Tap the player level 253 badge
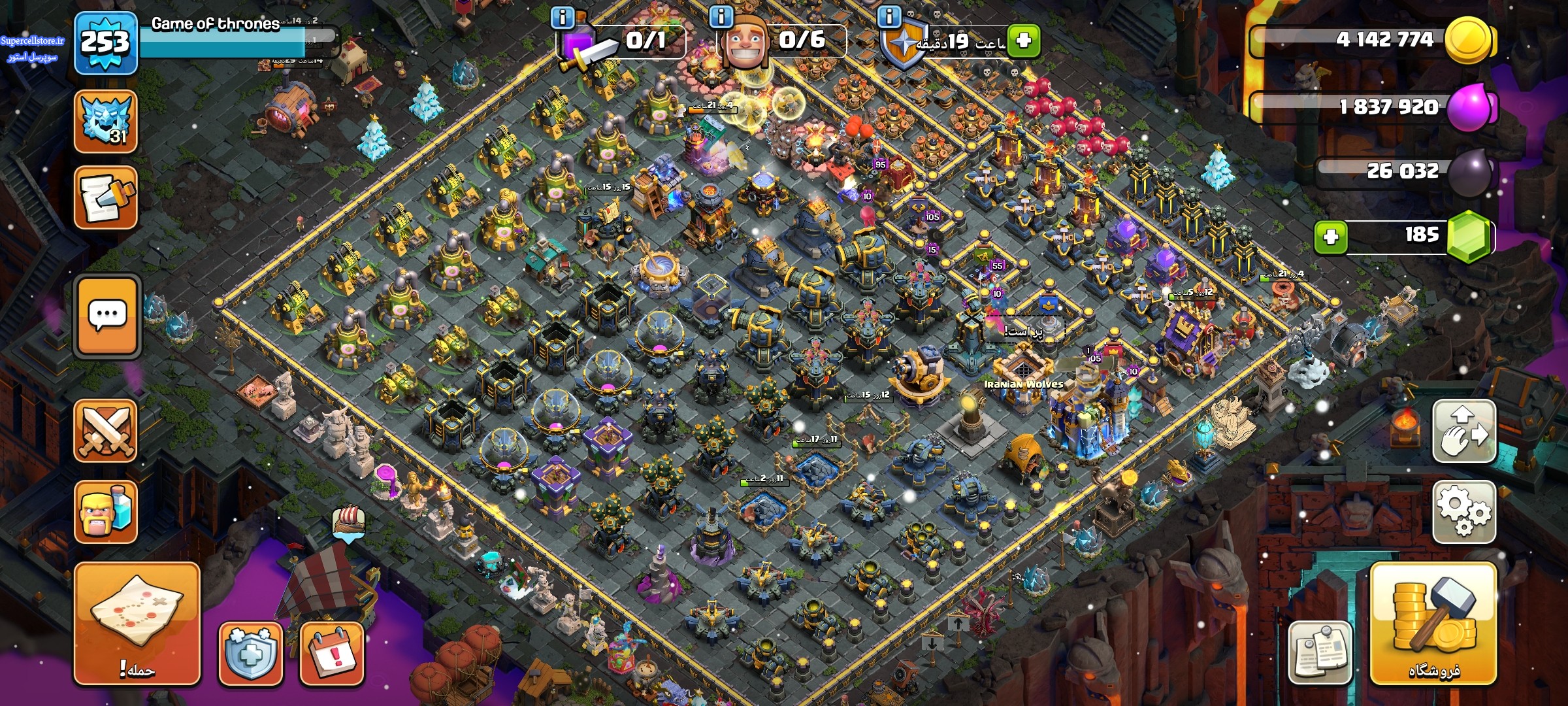The height and width of the screenshot is (706, 1568). pos(105,43)
